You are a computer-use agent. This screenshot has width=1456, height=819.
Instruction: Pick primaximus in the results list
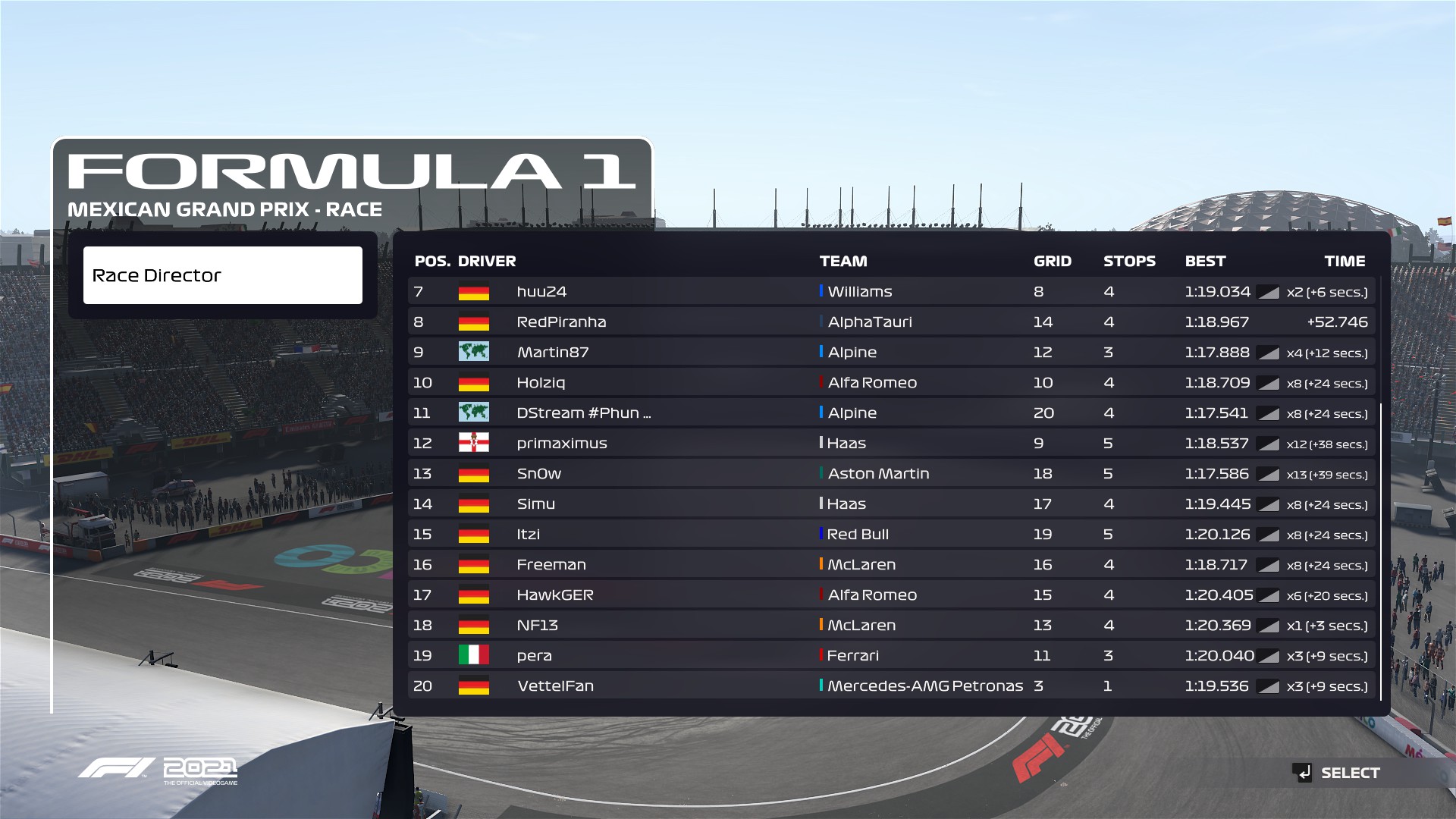pos(891,443)
